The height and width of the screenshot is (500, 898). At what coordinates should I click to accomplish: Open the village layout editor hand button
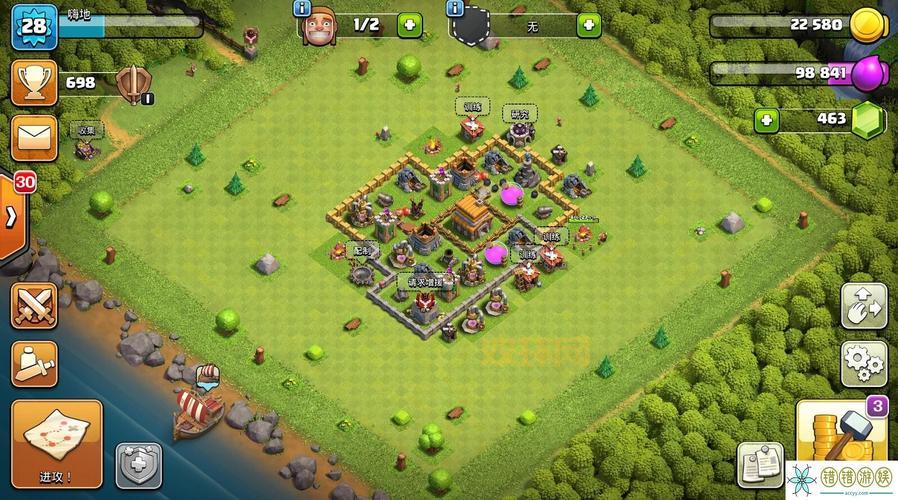pyautogui.click(x=862, y=306)
